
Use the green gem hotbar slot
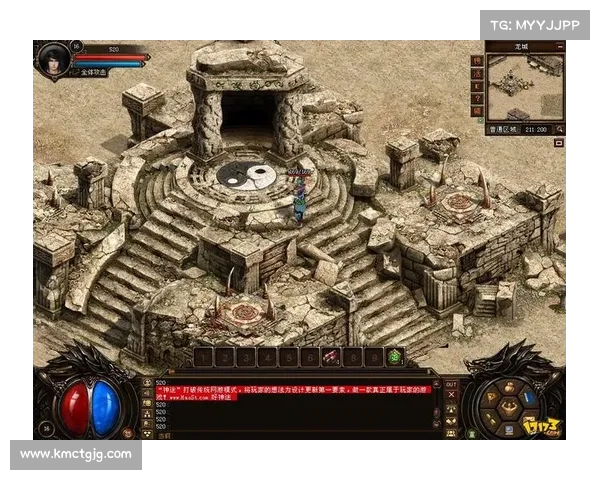click(x=395, y=356)
